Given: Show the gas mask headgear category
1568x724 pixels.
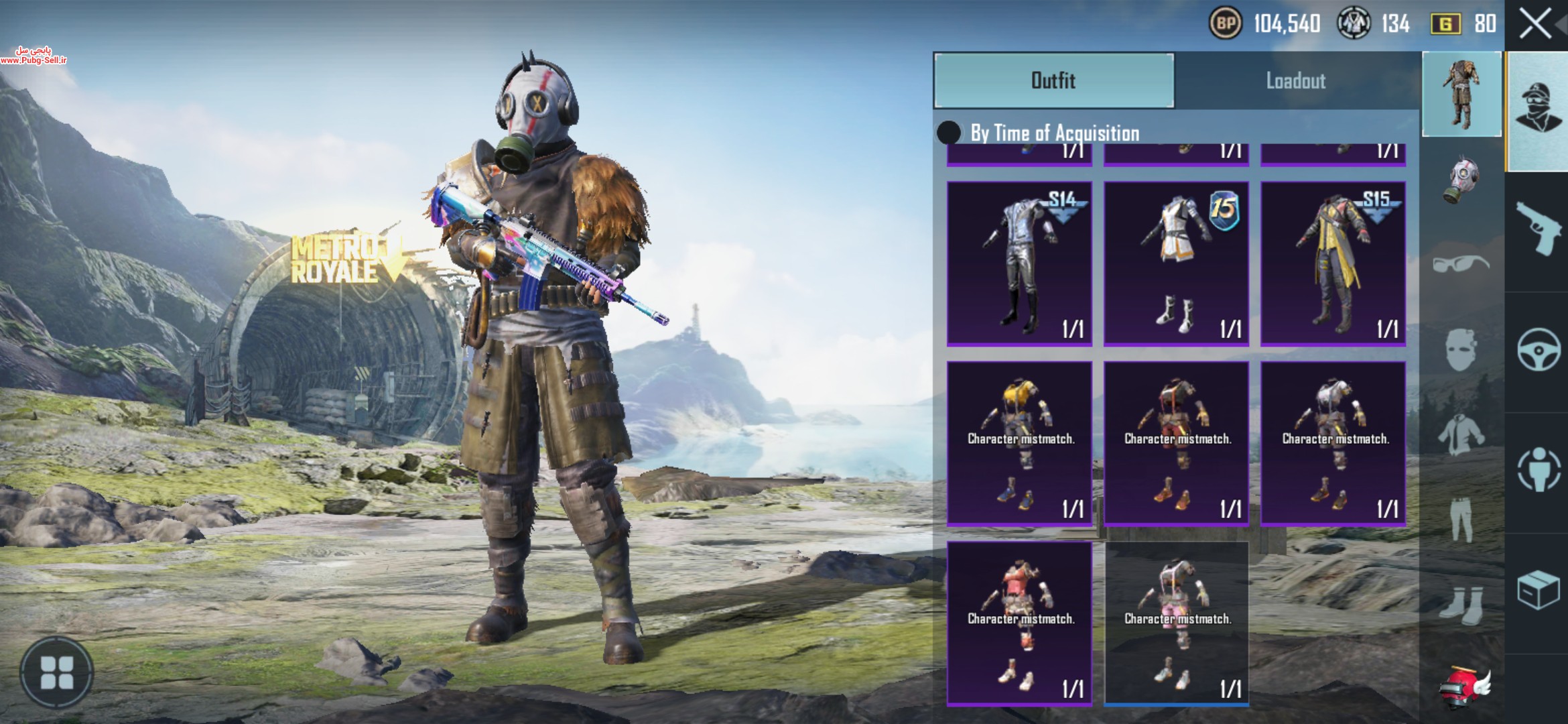Looking at the screenshot, I should click(x=1461, y=180).
